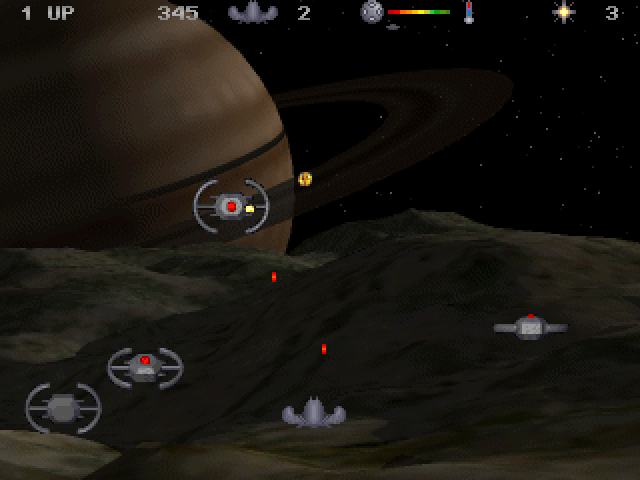The height and width of the screenshot is (480, 640).
Task: Click the ship lives icon
Action: point(252,13)
